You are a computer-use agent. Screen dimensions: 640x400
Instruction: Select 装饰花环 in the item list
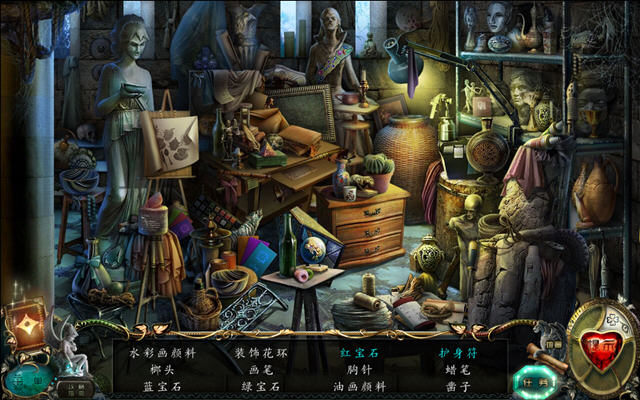[254, 352]
